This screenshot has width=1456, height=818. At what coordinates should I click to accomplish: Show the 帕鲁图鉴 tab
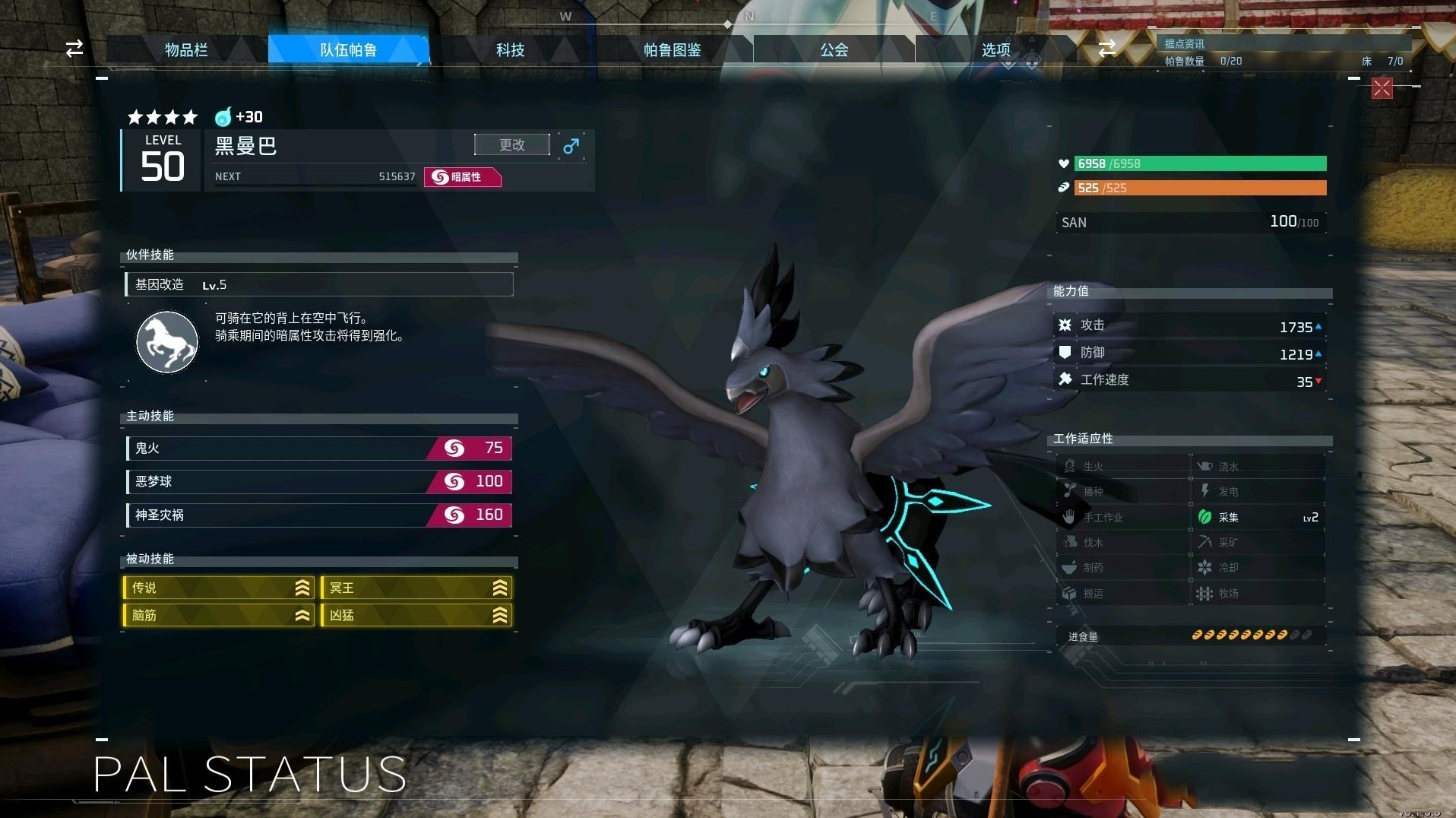672,50
